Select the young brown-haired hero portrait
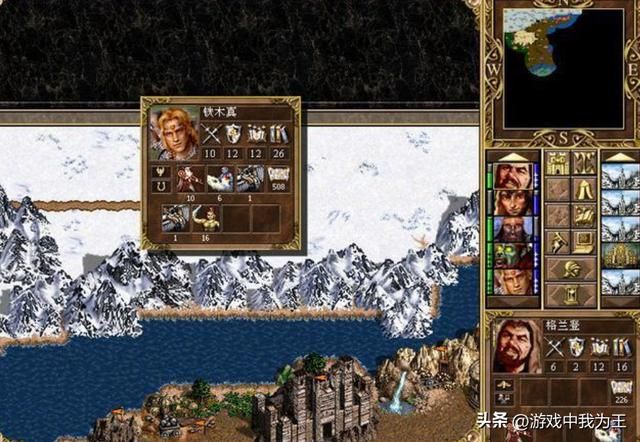Screen dimensions: 640x442 point(512,203)
